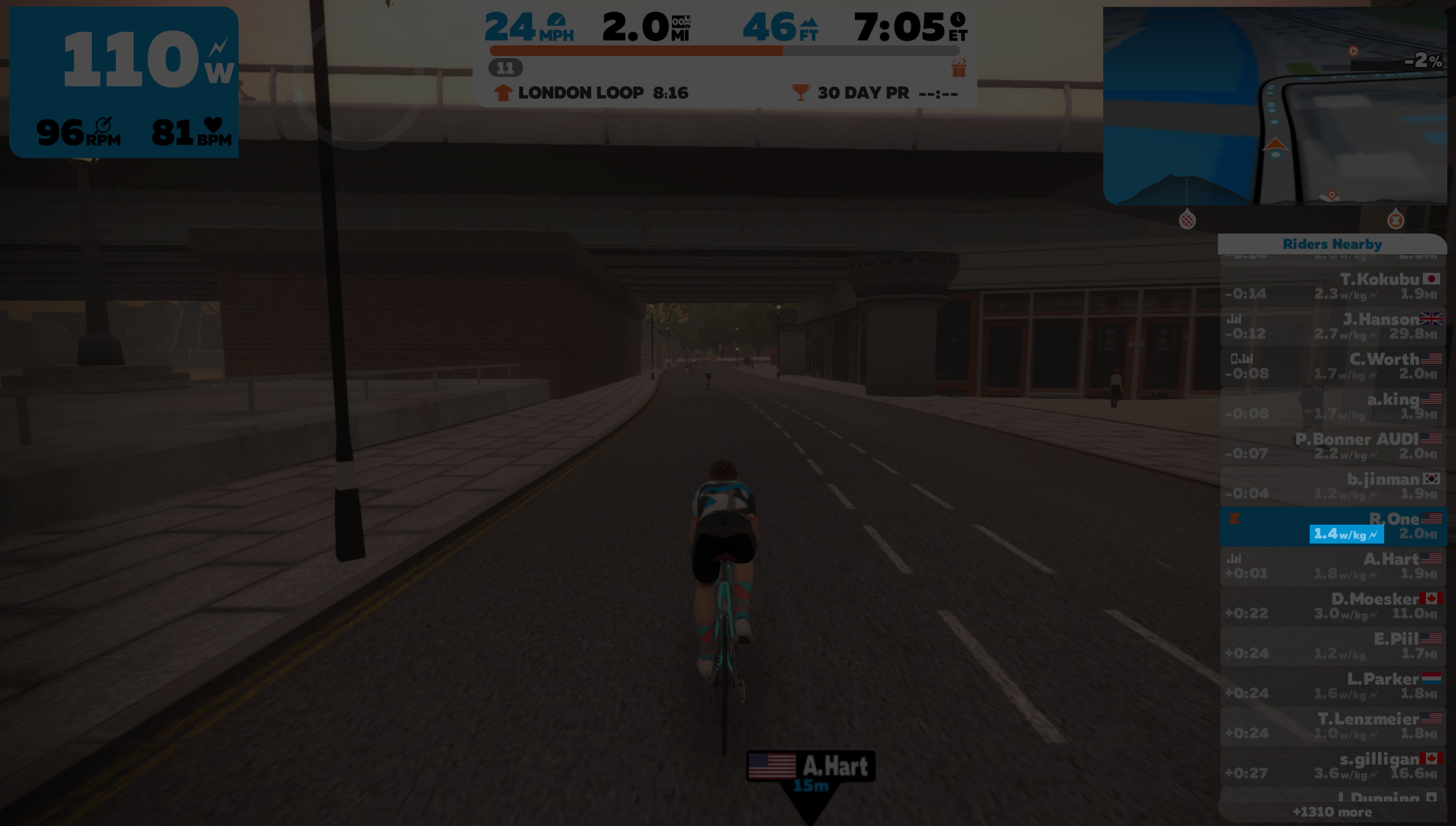The width and height of the screenshot is (1456, 826).
Task: Select s.gilligan rider entry
Action: click(1332, 766)
